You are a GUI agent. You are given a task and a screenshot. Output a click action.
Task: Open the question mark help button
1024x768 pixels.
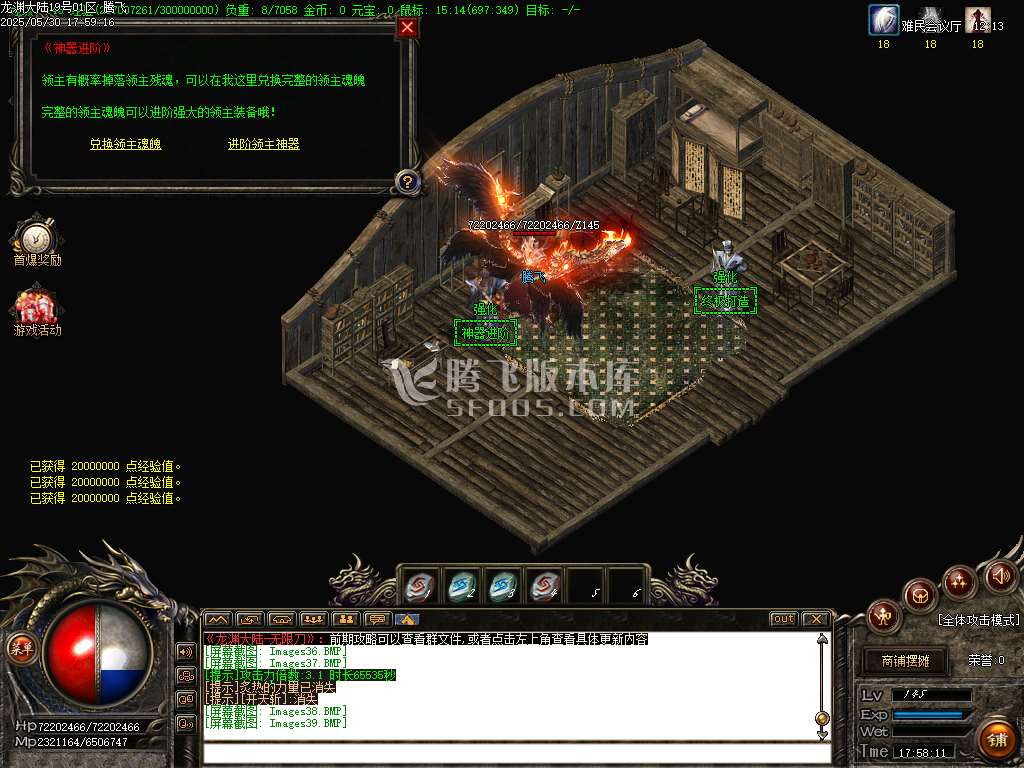[x=407, y=181]
